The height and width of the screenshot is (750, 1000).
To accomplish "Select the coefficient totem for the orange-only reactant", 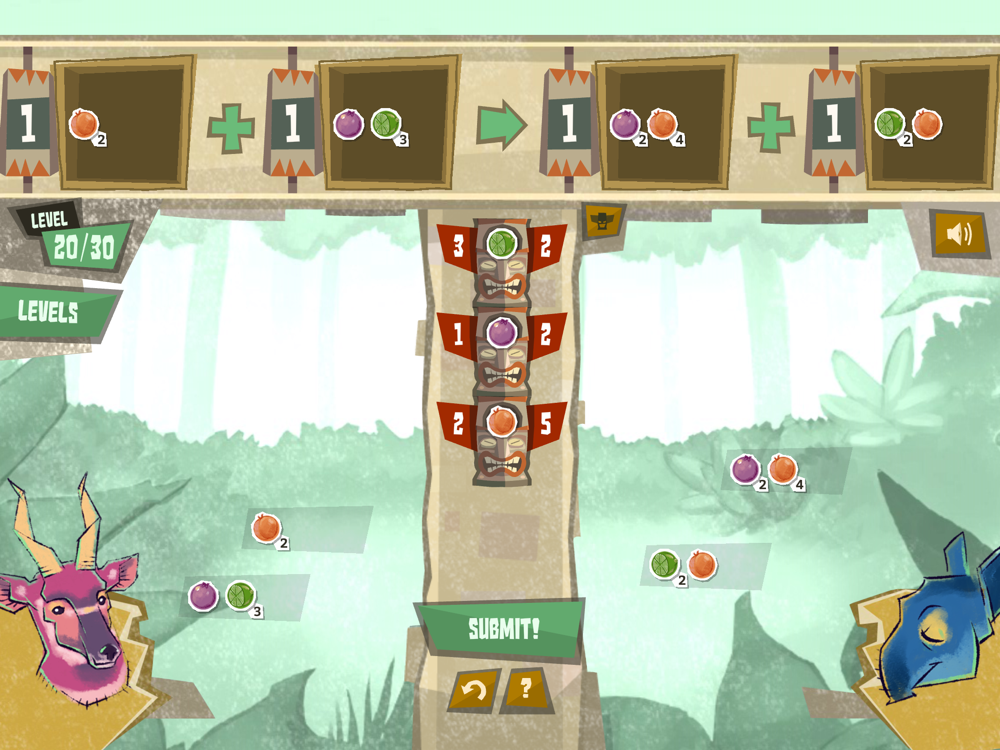I will 27,123.
